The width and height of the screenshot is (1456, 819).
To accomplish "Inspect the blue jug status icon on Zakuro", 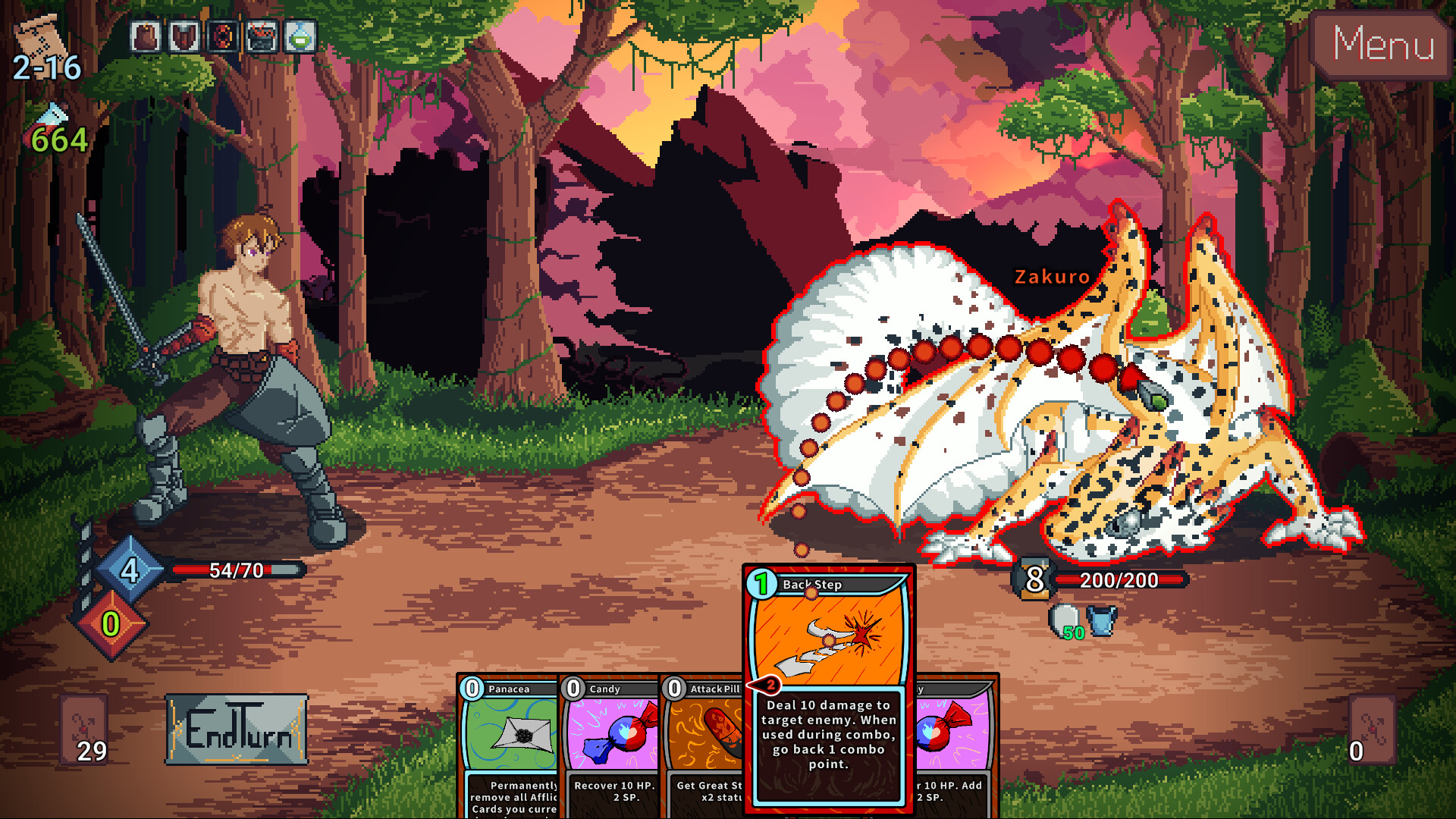I will coord(1101,620).
